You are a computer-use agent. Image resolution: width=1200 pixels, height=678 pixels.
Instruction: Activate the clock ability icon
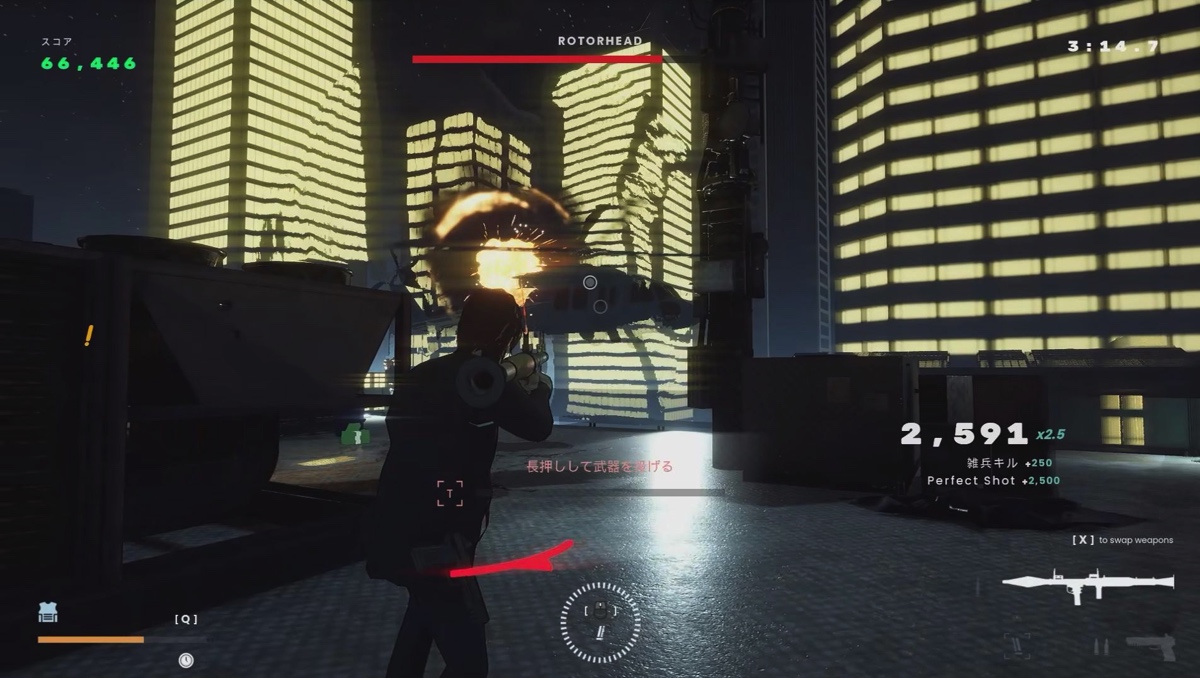point(186,659)
